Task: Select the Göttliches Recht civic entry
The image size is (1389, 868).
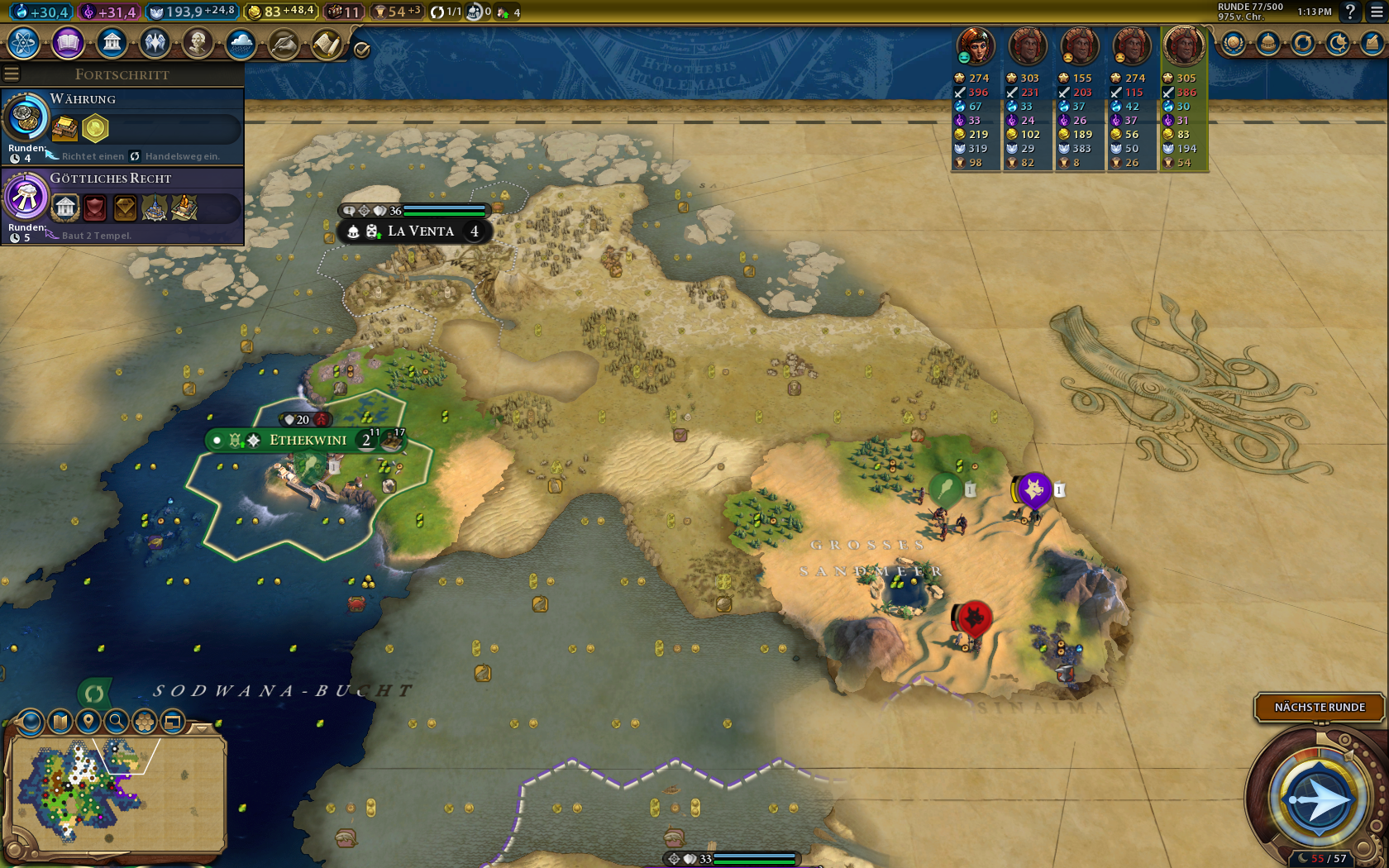Action: 122,204
